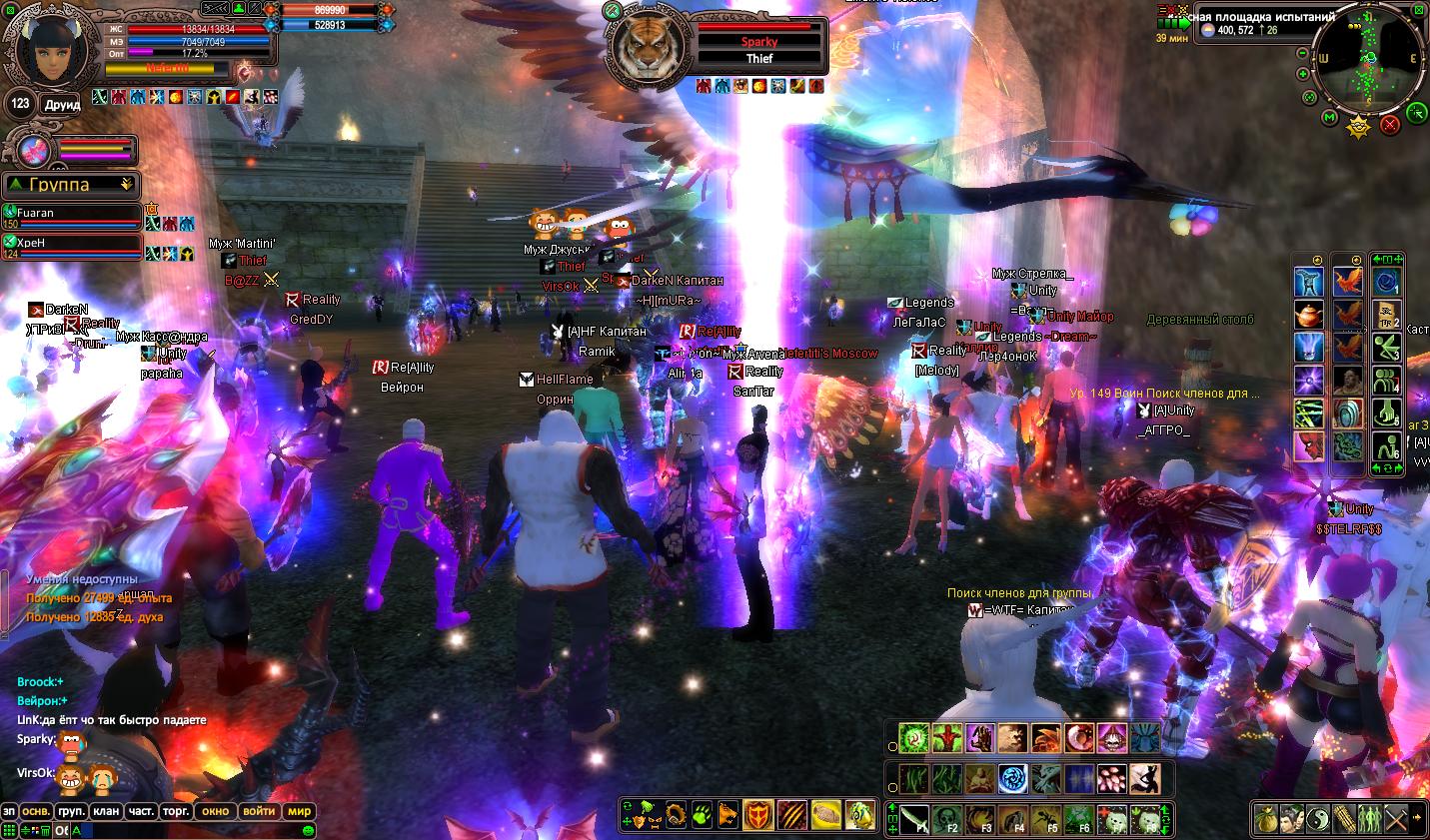1430x840 pixels.
Task: Toggle the 'Группа' party panel dropdown
Action: coord(126,185)
